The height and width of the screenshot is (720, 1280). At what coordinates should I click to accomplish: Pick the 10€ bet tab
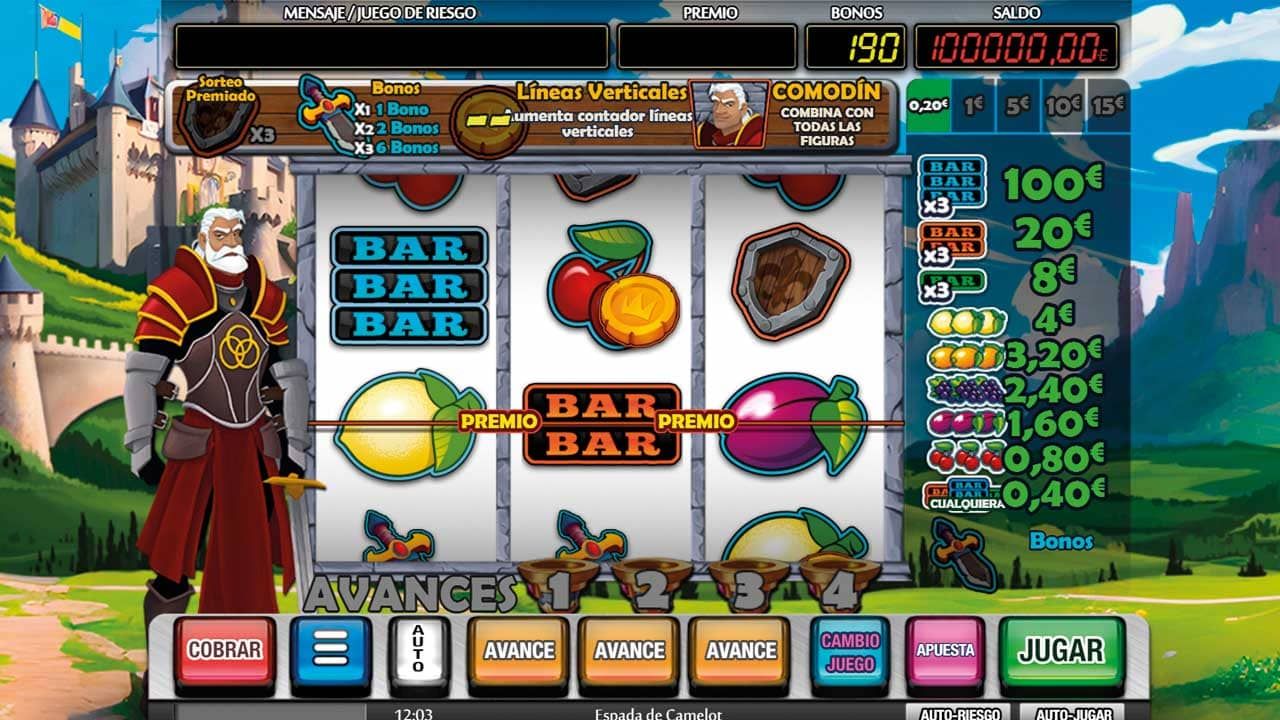pos(1062,105)
